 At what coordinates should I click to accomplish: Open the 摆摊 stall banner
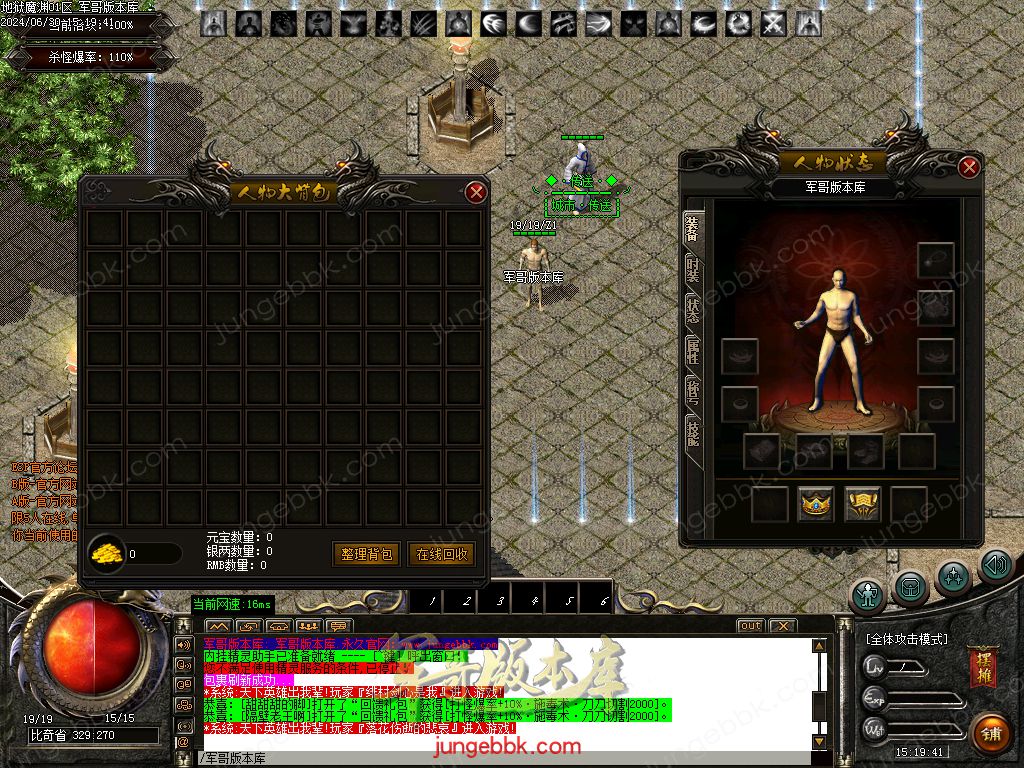982,668
